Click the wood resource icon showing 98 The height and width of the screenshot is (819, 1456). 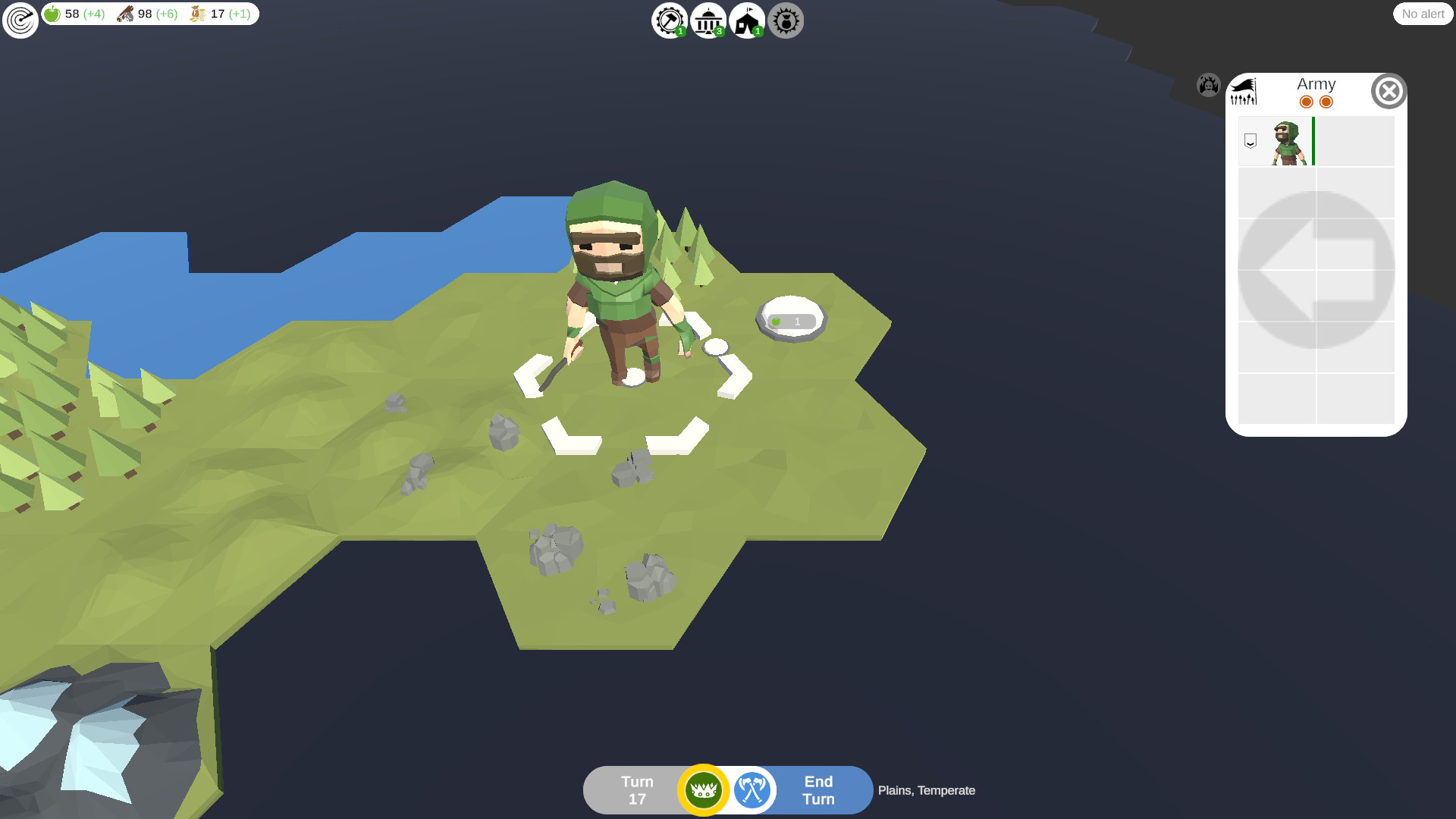(x=126, y=13)
